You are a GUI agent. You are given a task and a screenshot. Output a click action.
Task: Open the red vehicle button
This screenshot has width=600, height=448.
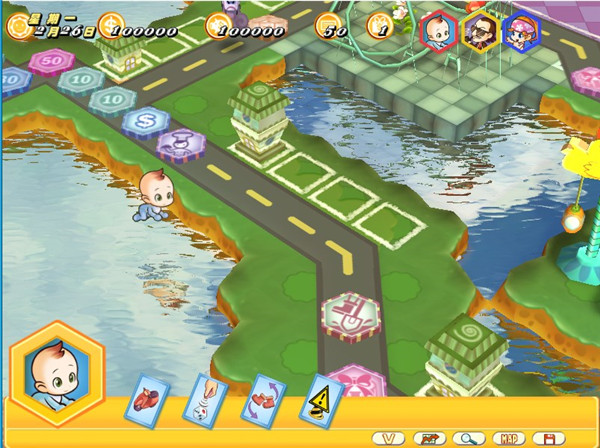(427, 438)
